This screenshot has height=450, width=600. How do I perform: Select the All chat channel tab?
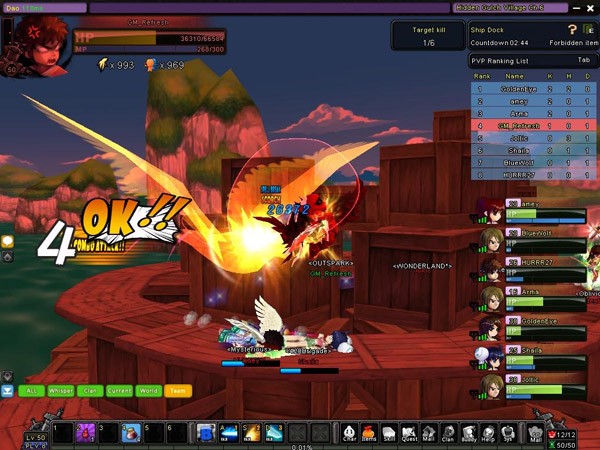pos(31,391)
